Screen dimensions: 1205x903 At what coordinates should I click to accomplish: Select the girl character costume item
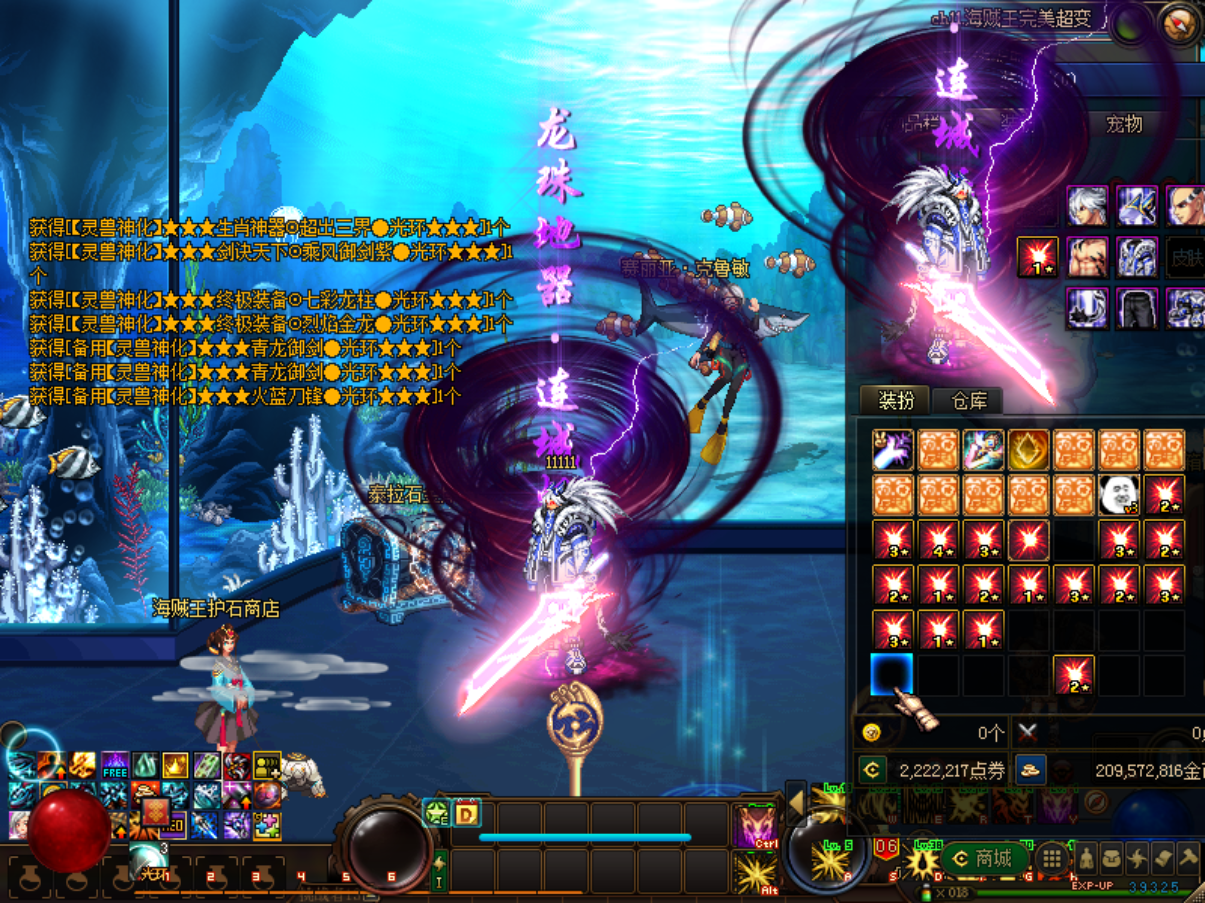pyautogui.click(x=983, y=450)
